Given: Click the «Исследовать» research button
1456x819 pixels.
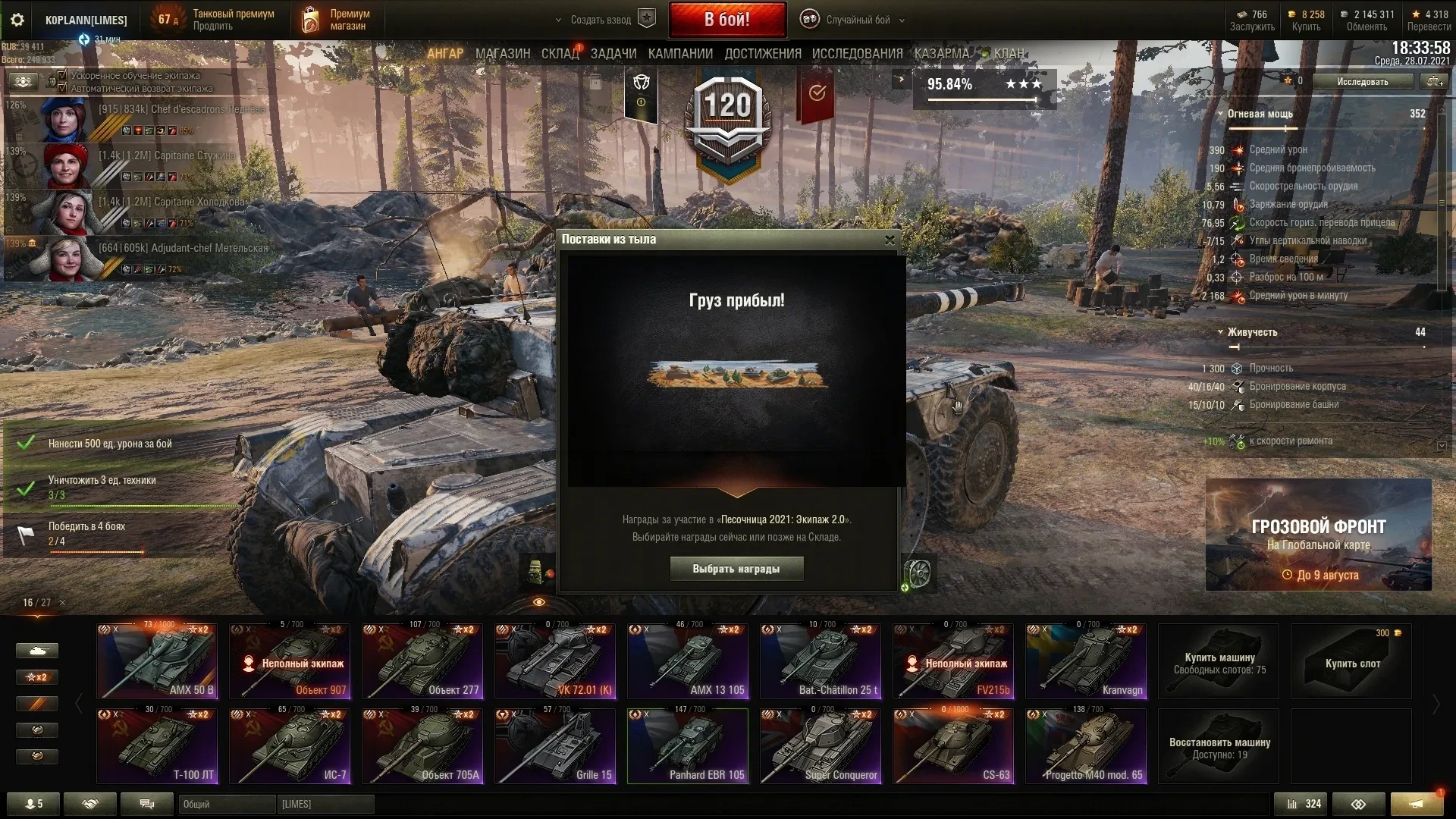Looking at the screenshot, I should (1362, 82).
